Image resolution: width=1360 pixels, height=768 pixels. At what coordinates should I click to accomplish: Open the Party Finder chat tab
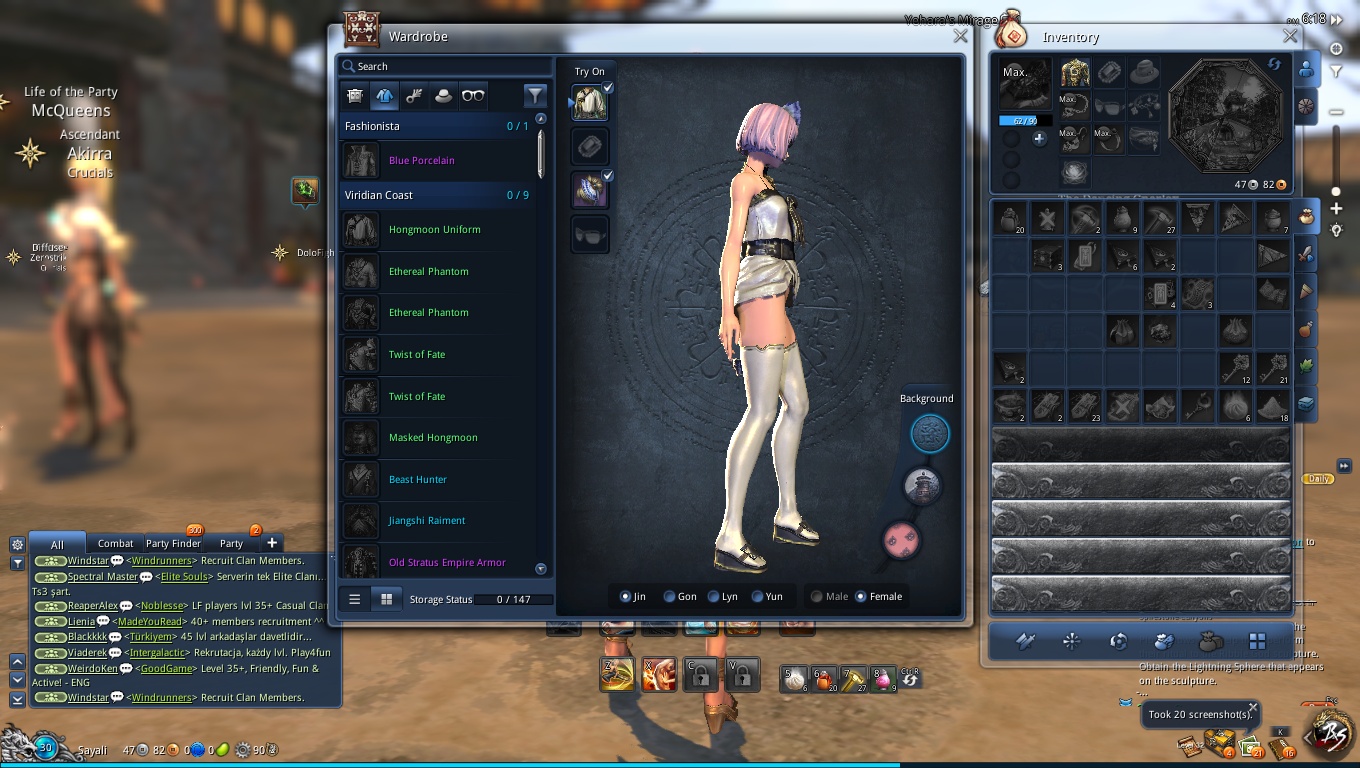pyautogui.click(x=173, y=543)
